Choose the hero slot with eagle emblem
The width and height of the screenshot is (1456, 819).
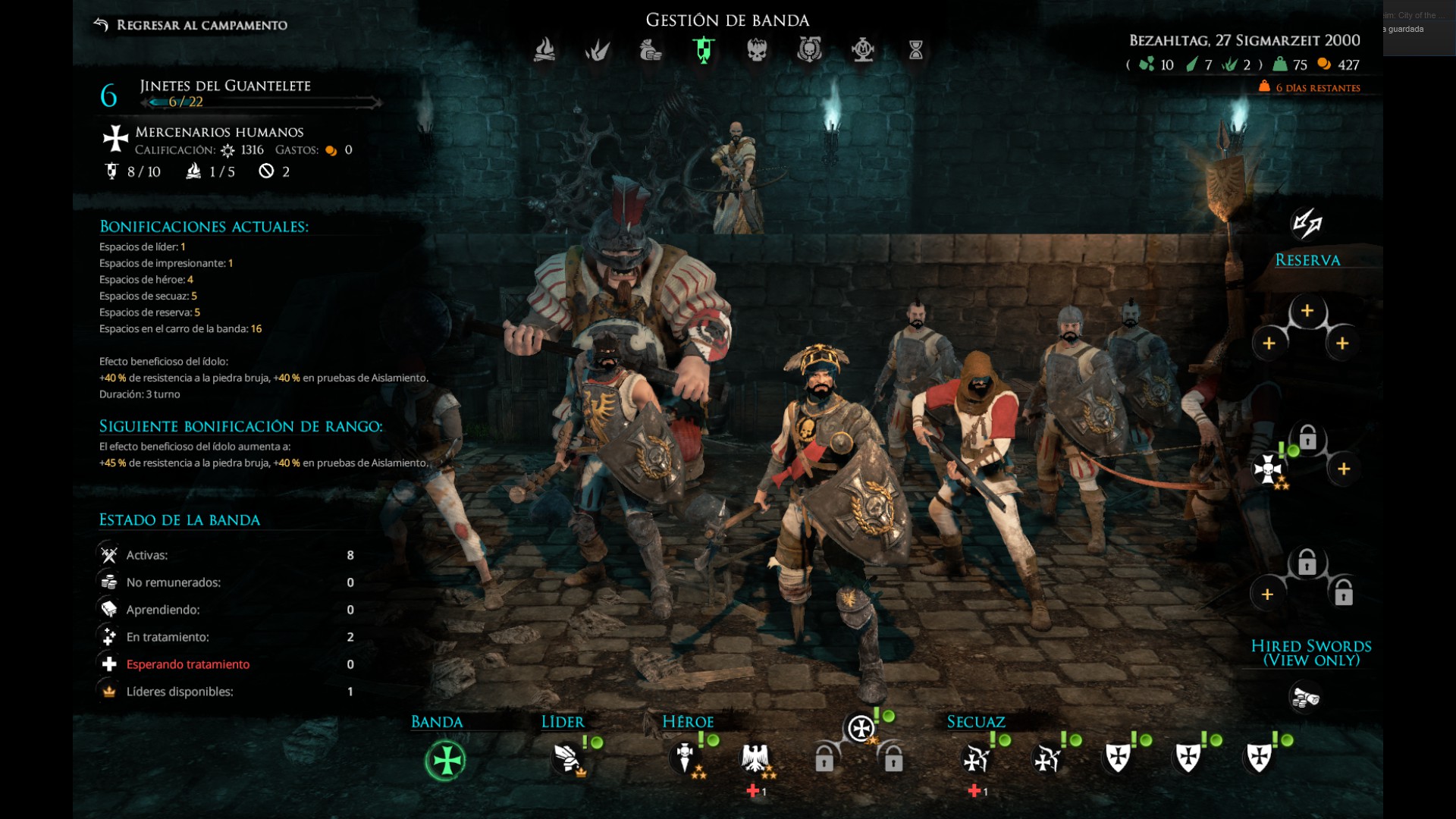coord(755,758)
